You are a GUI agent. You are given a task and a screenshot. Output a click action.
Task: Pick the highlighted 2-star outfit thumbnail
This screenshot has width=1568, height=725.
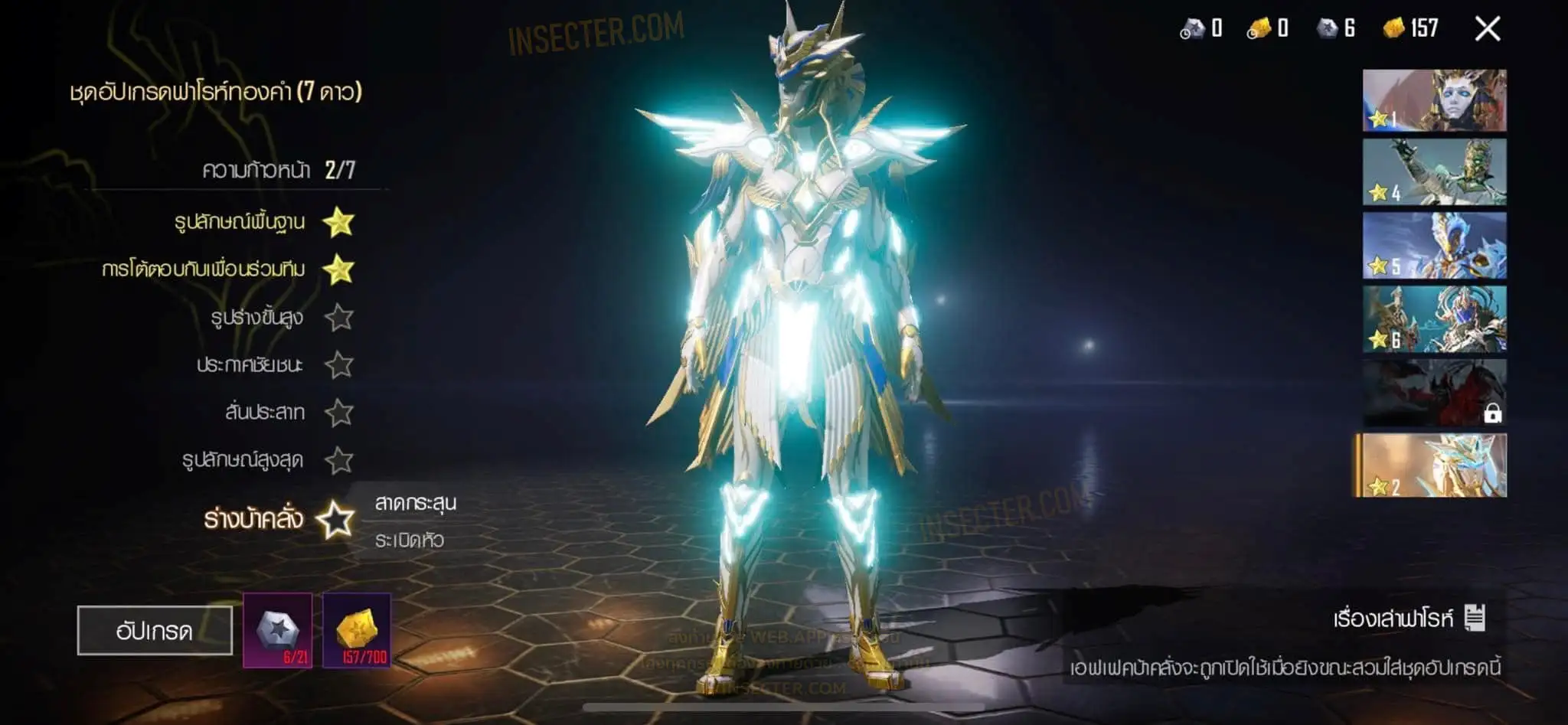pos(1434,466)
